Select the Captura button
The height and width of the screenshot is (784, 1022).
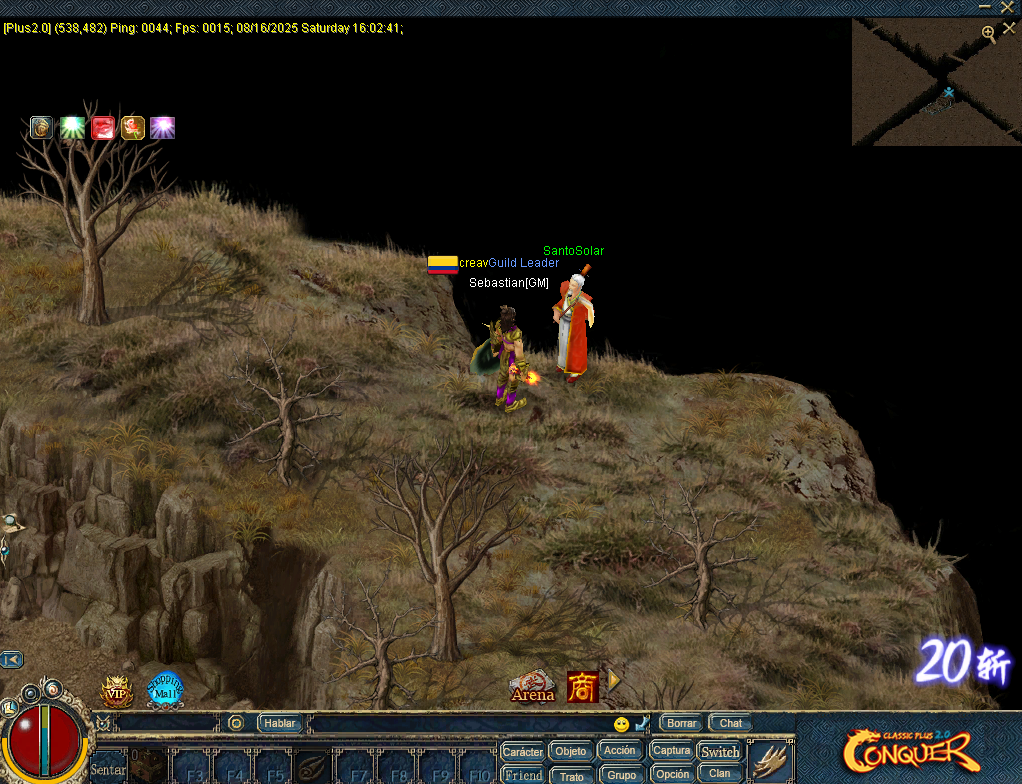click(x=671, y=750)
